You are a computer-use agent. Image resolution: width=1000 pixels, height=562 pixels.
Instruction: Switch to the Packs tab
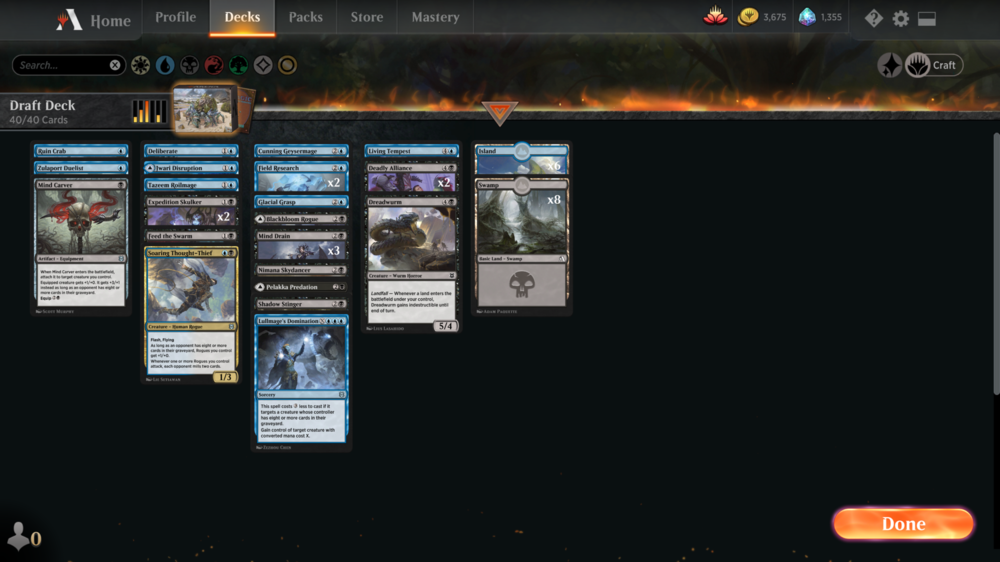[305, 17]
